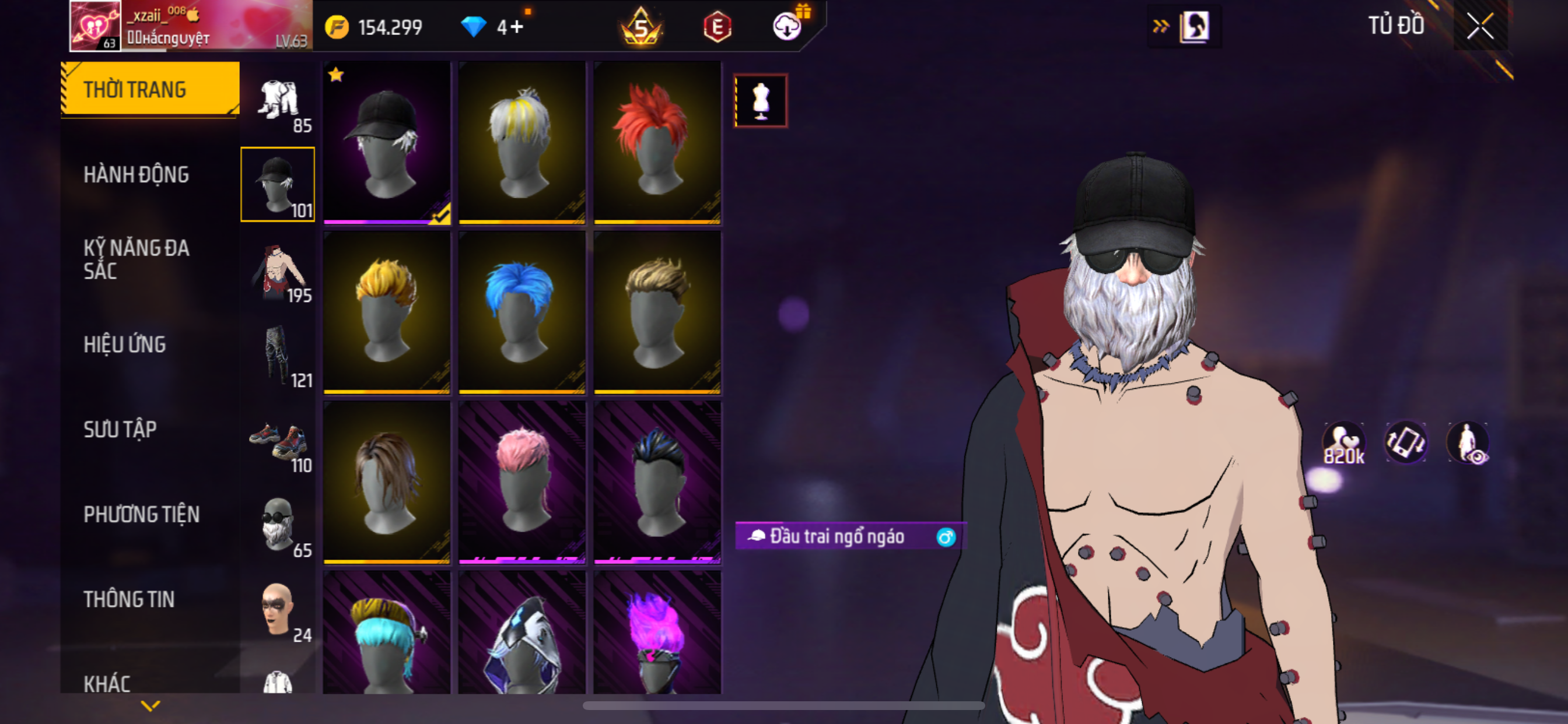Switch to Phương Tiện tab
The height and width of the screenshot is (724, 1568).
(x=141, y=514)
